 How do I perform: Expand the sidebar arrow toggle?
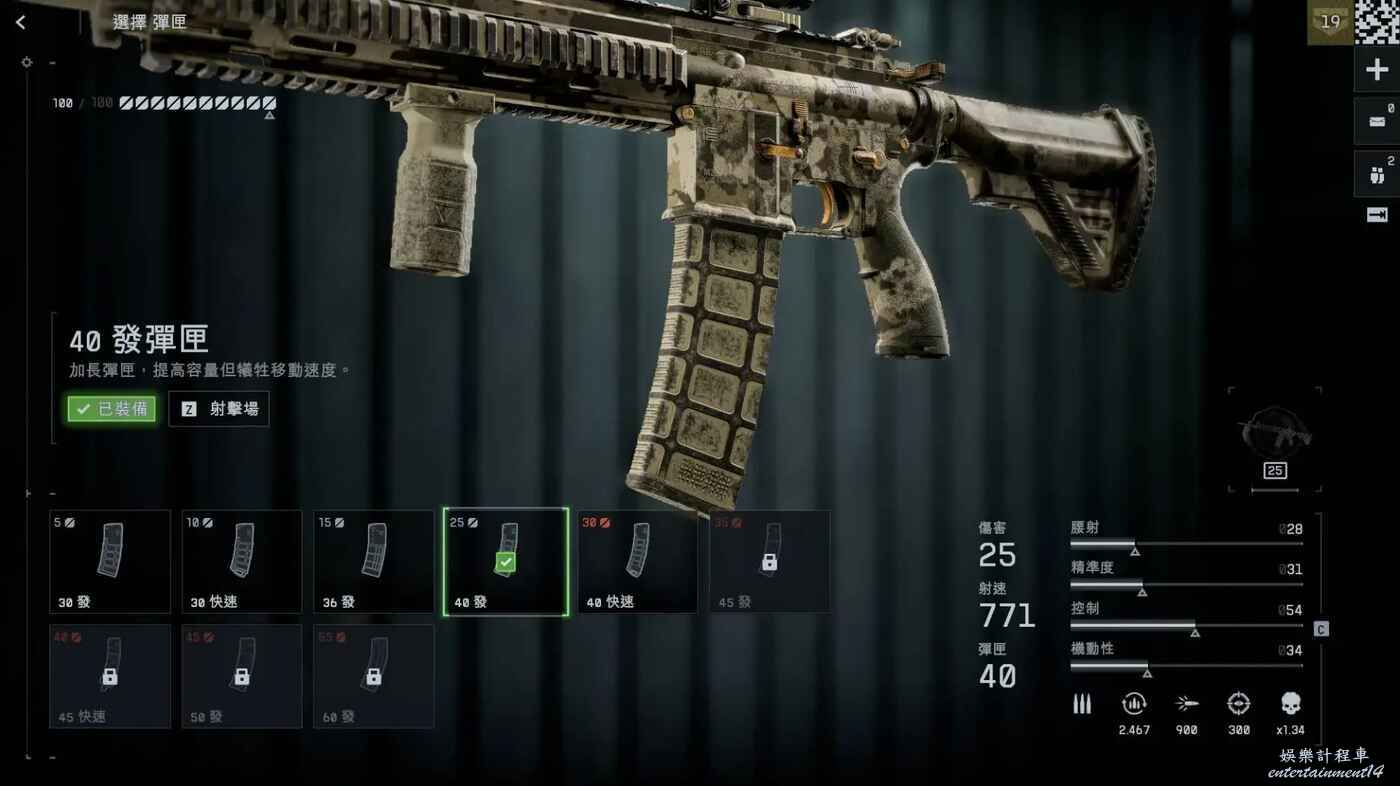coord(1377,215)
